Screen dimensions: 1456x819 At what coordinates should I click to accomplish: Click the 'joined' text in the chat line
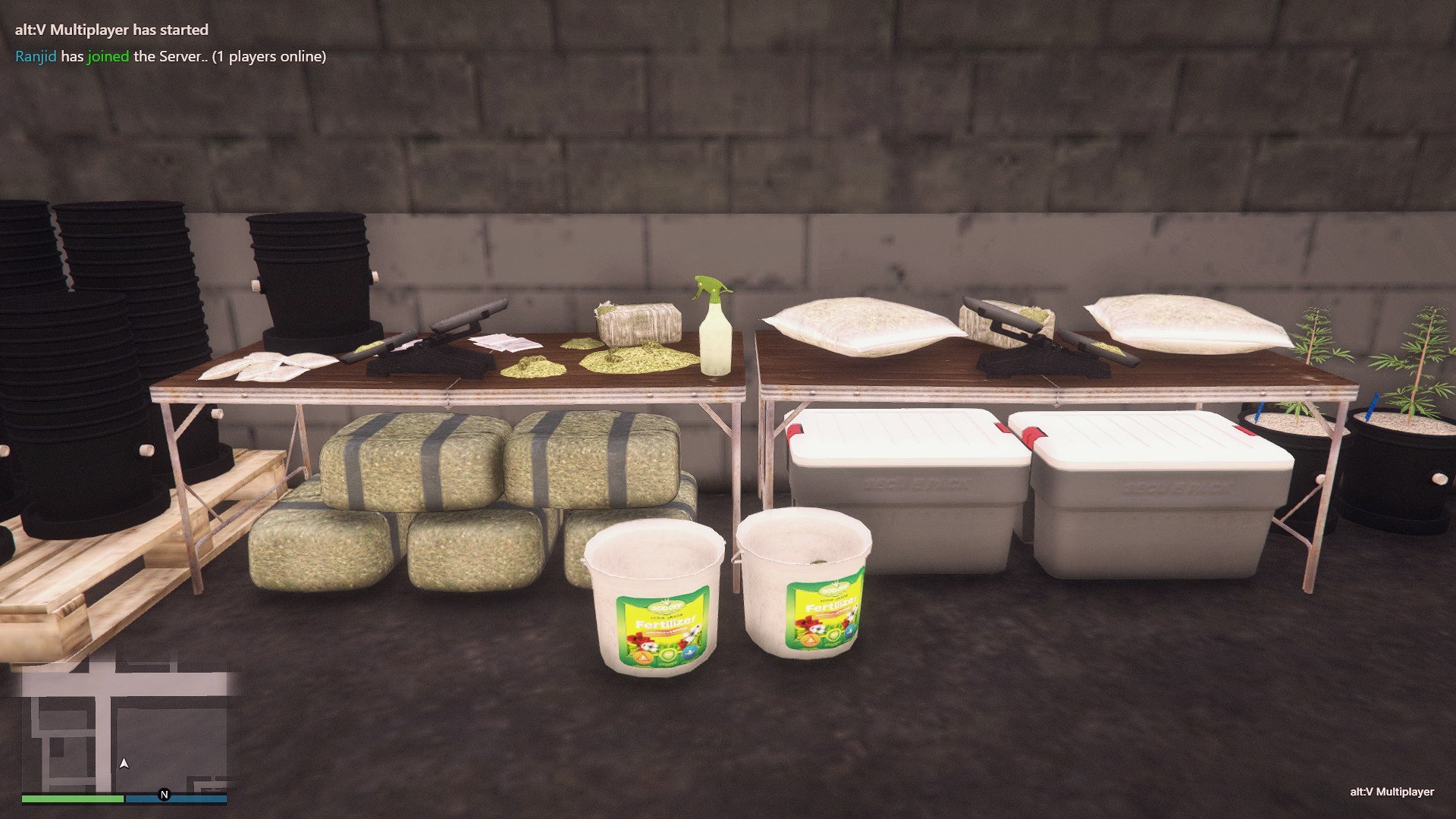click(x=106, y=55)
